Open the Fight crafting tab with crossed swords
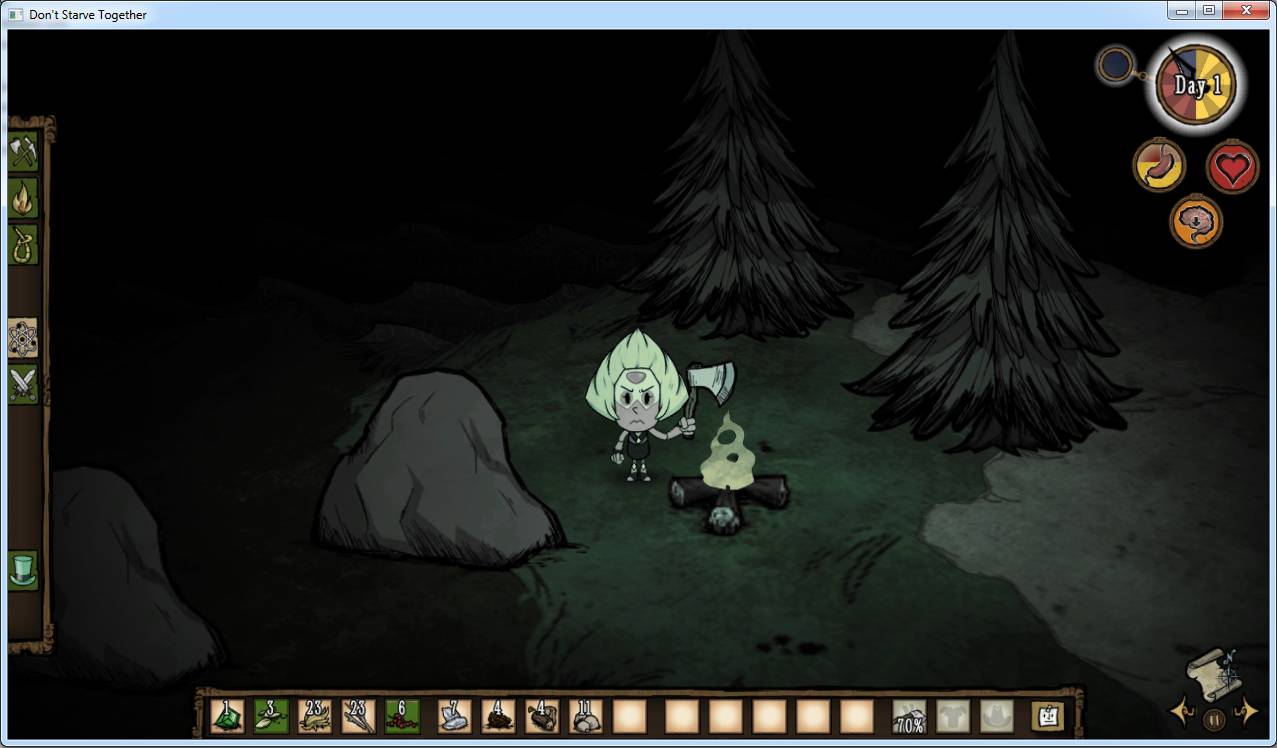Screen dimensions: 1277x748 (x=22, y=384)
